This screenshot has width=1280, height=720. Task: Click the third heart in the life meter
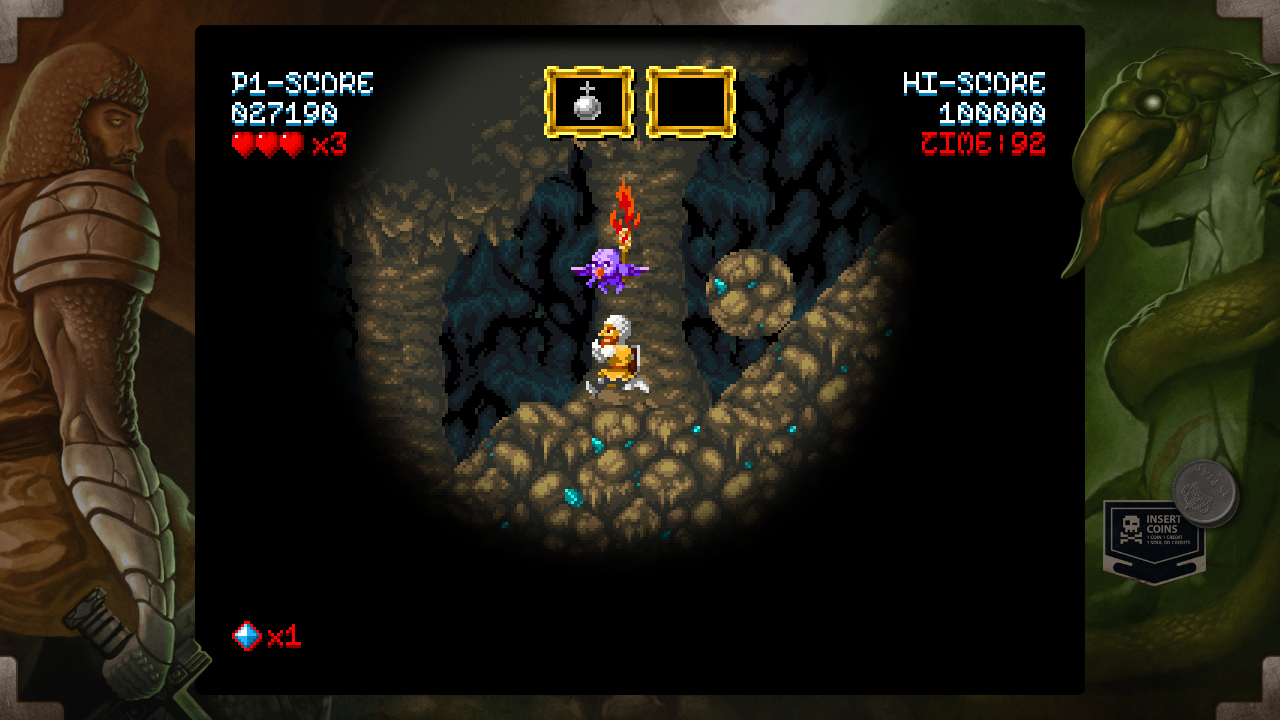pos(290,146)
